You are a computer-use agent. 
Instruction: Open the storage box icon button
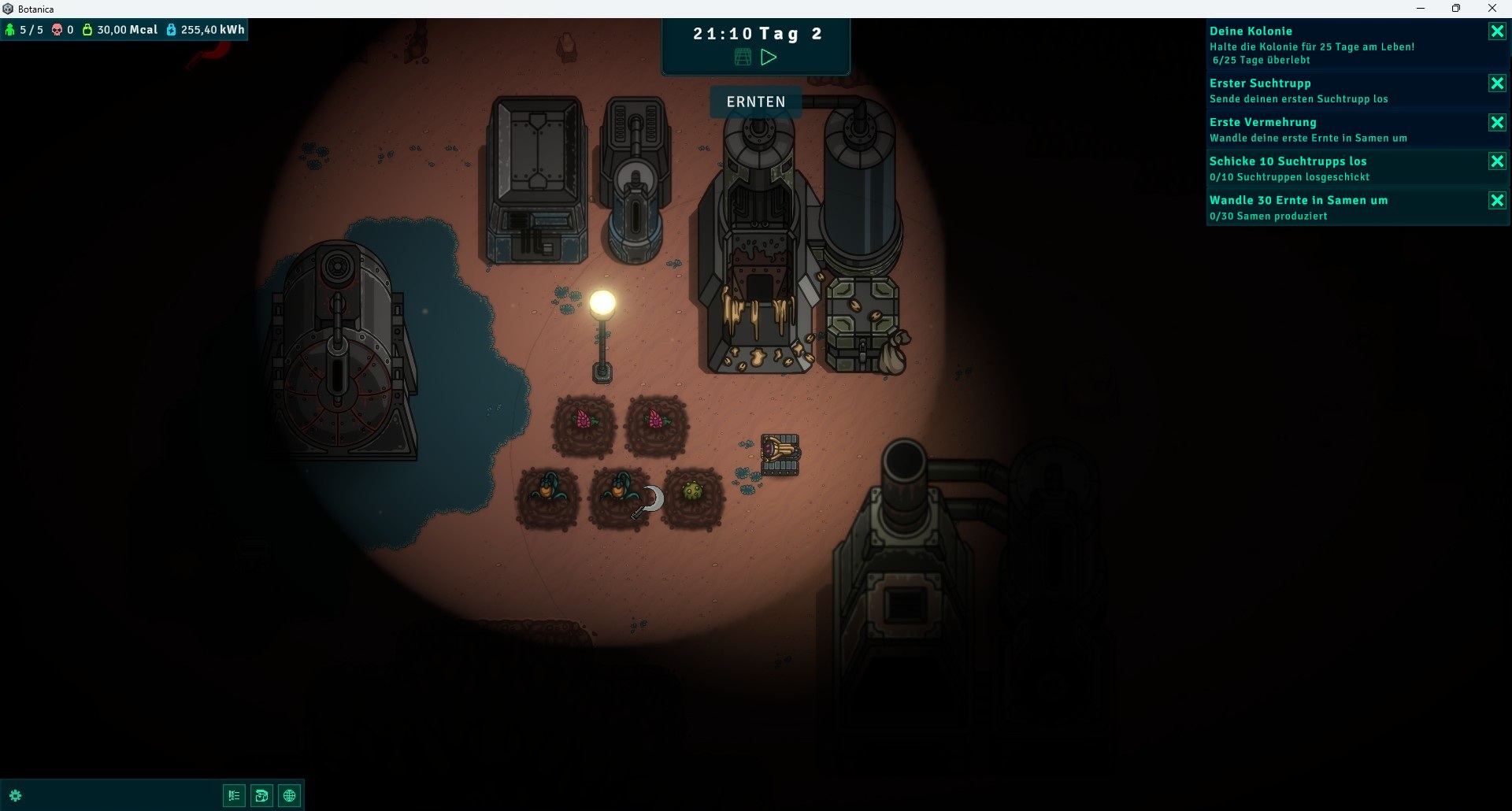coord(261,795)
